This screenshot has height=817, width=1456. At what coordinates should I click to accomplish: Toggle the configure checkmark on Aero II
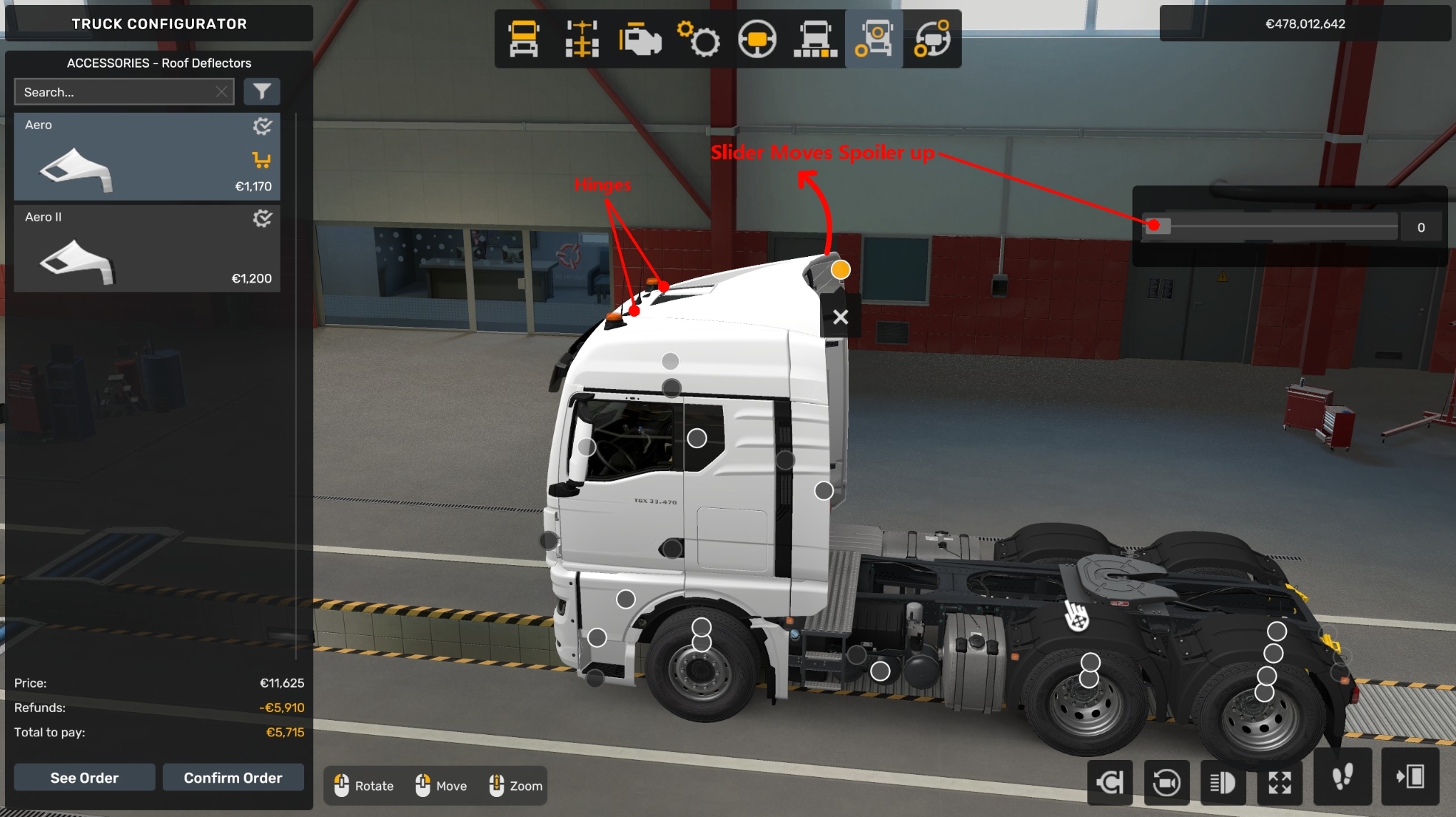pyautogui.click(x=263, y=218)
